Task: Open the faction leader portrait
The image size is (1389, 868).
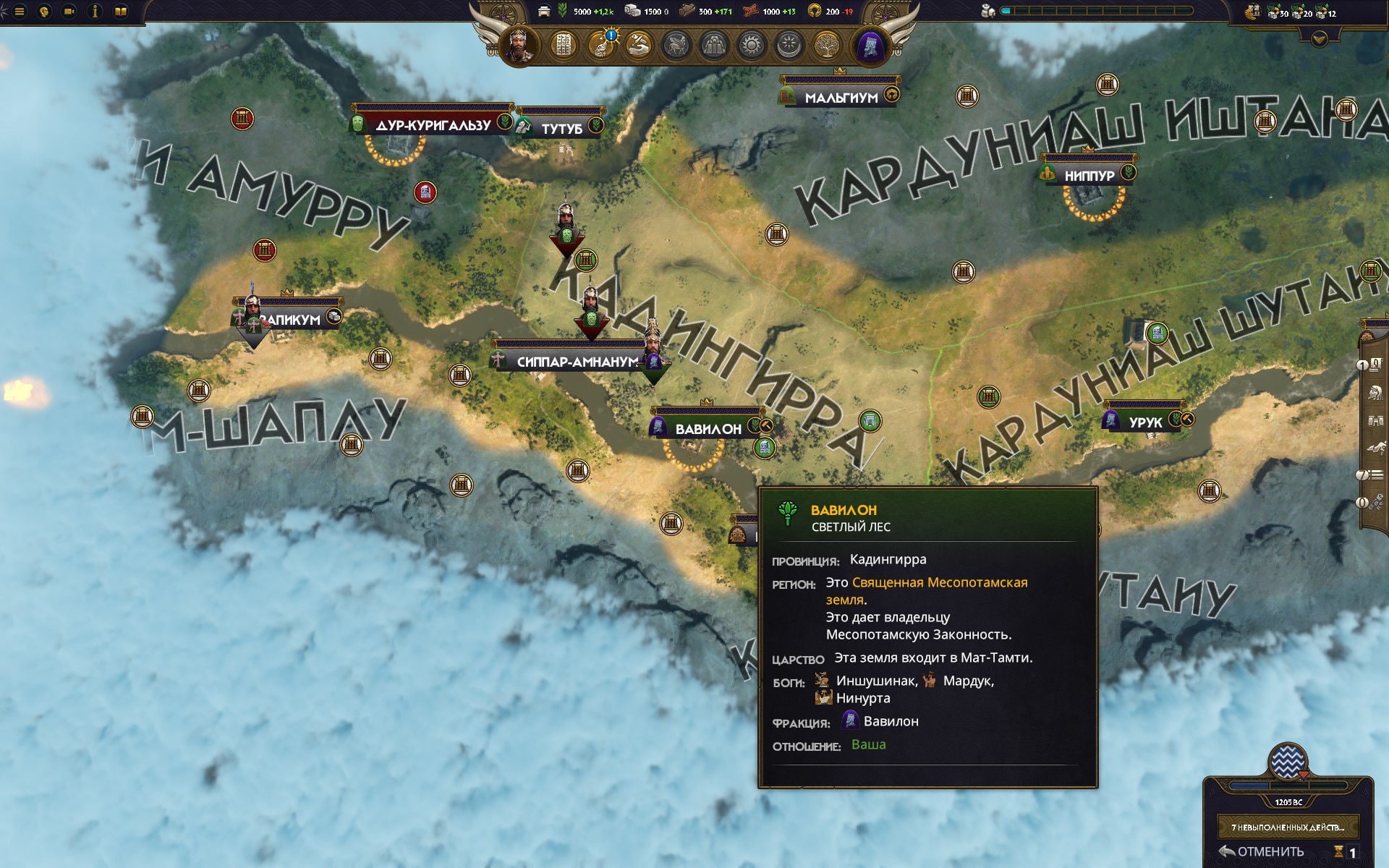Action: (x=519, y=46)
